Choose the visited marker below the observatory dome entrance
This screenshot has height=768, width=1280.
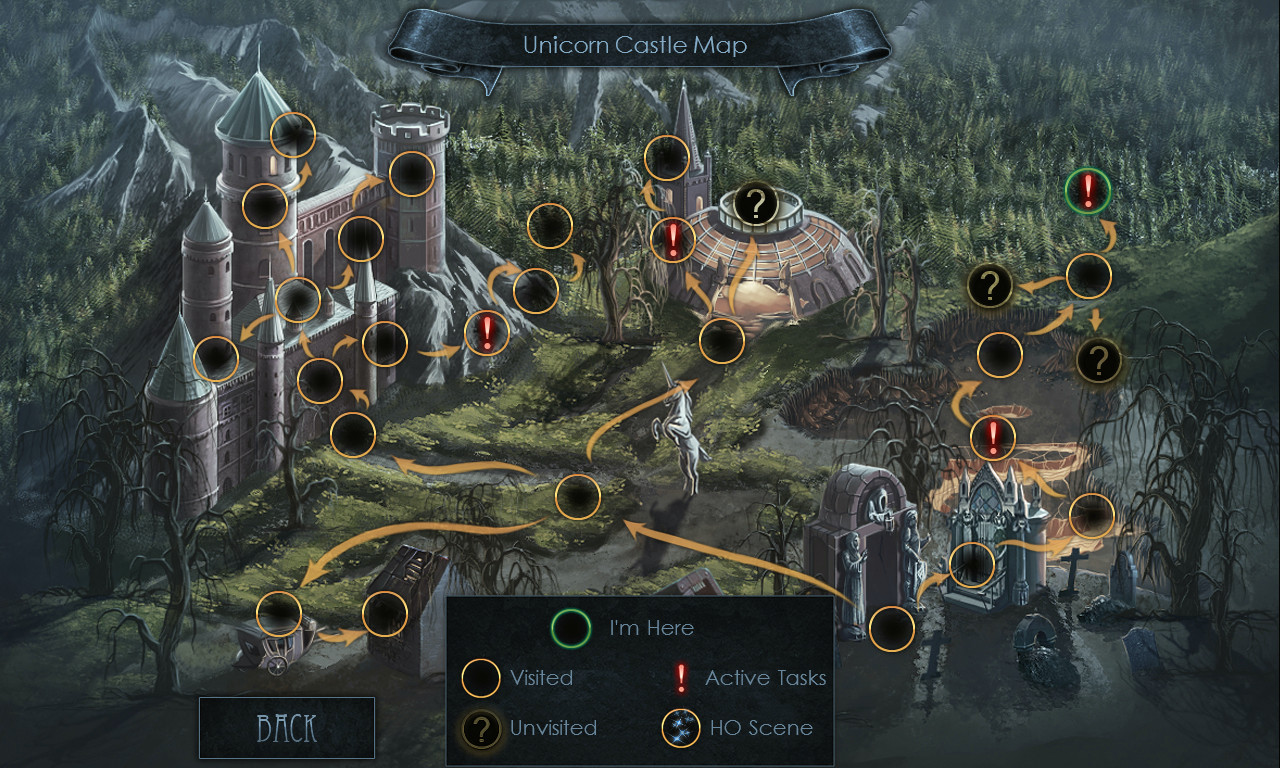(x=722, y=341)
